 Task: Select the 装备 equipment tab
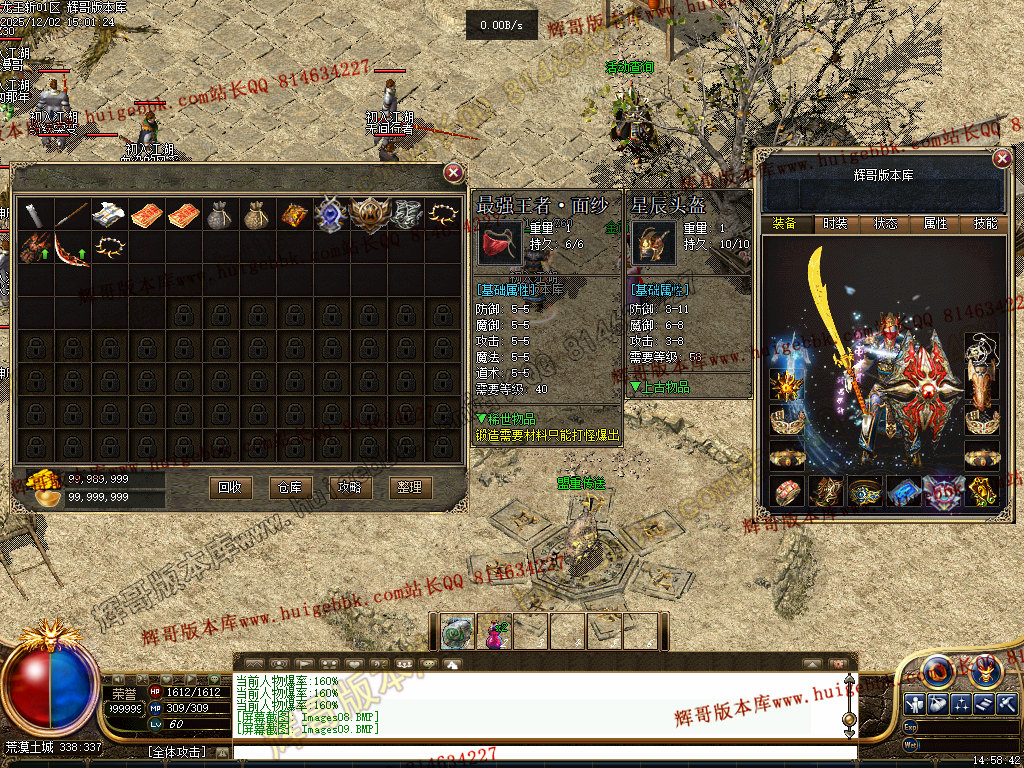coord(784,224)
